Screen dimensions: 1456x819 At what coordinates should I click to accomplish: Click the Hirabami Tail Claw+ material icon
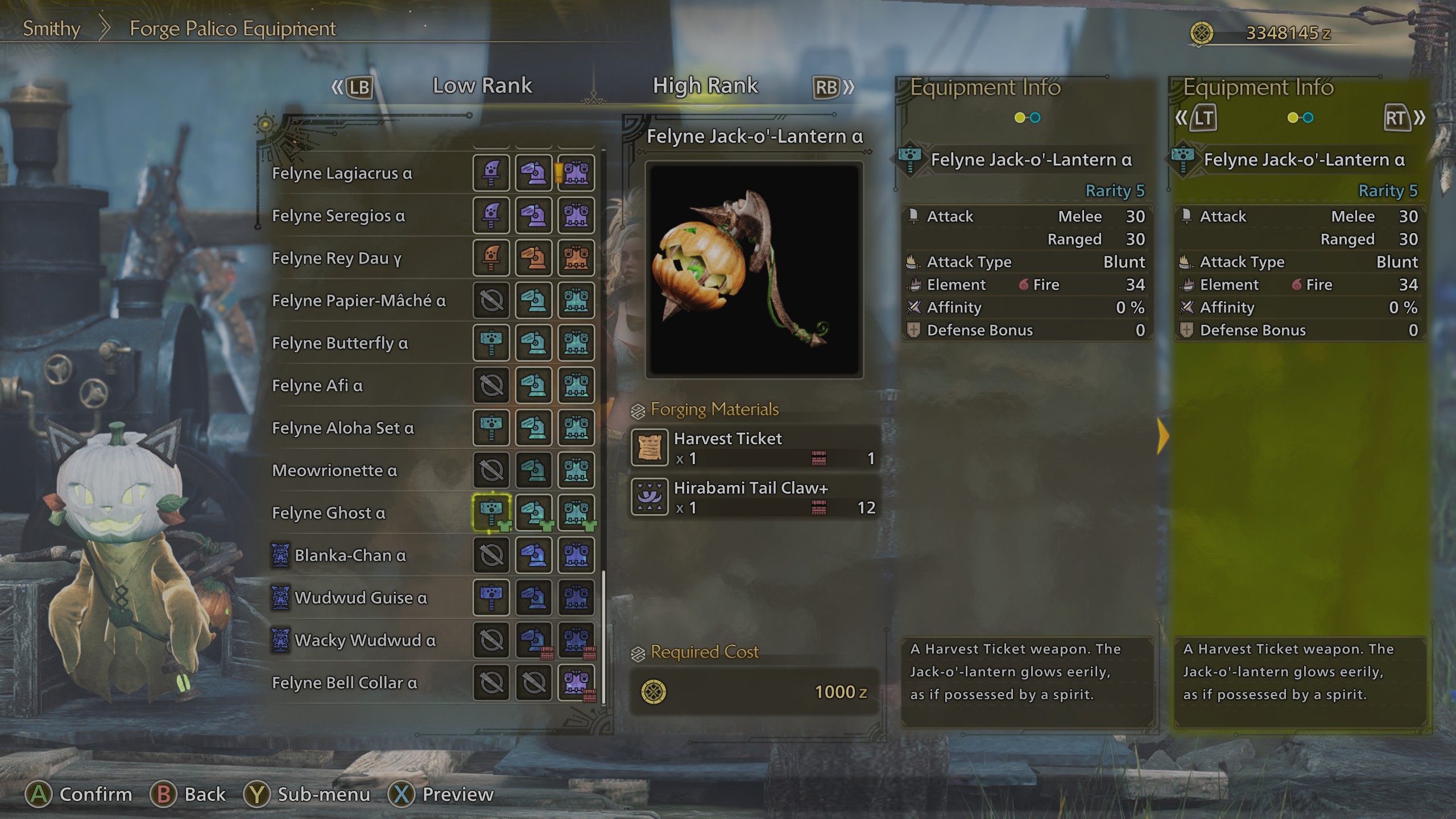(x=650, y=496)
